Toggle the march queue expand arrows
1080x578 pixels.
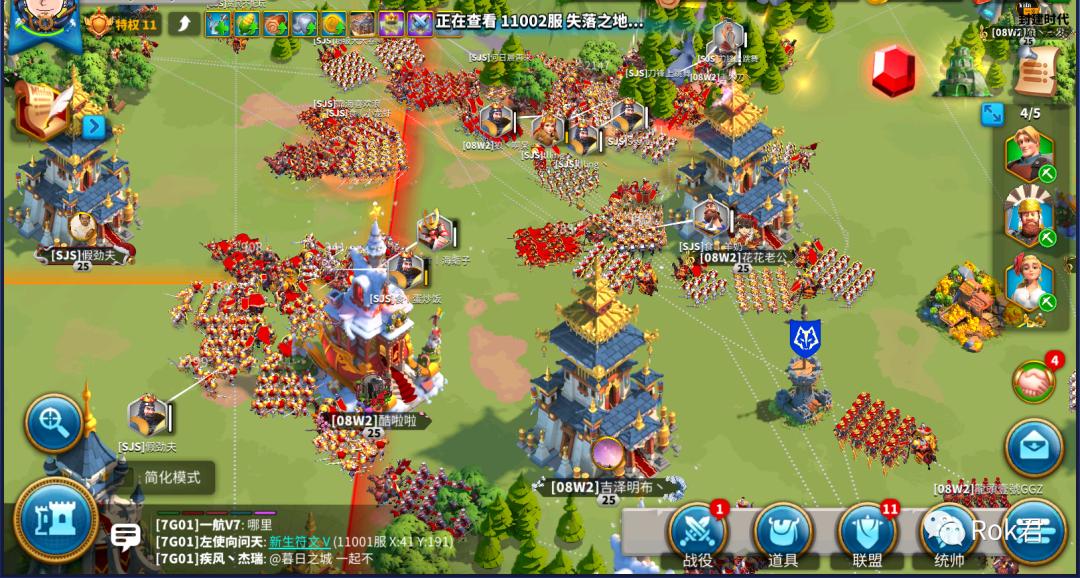click(x=992, y=114)
